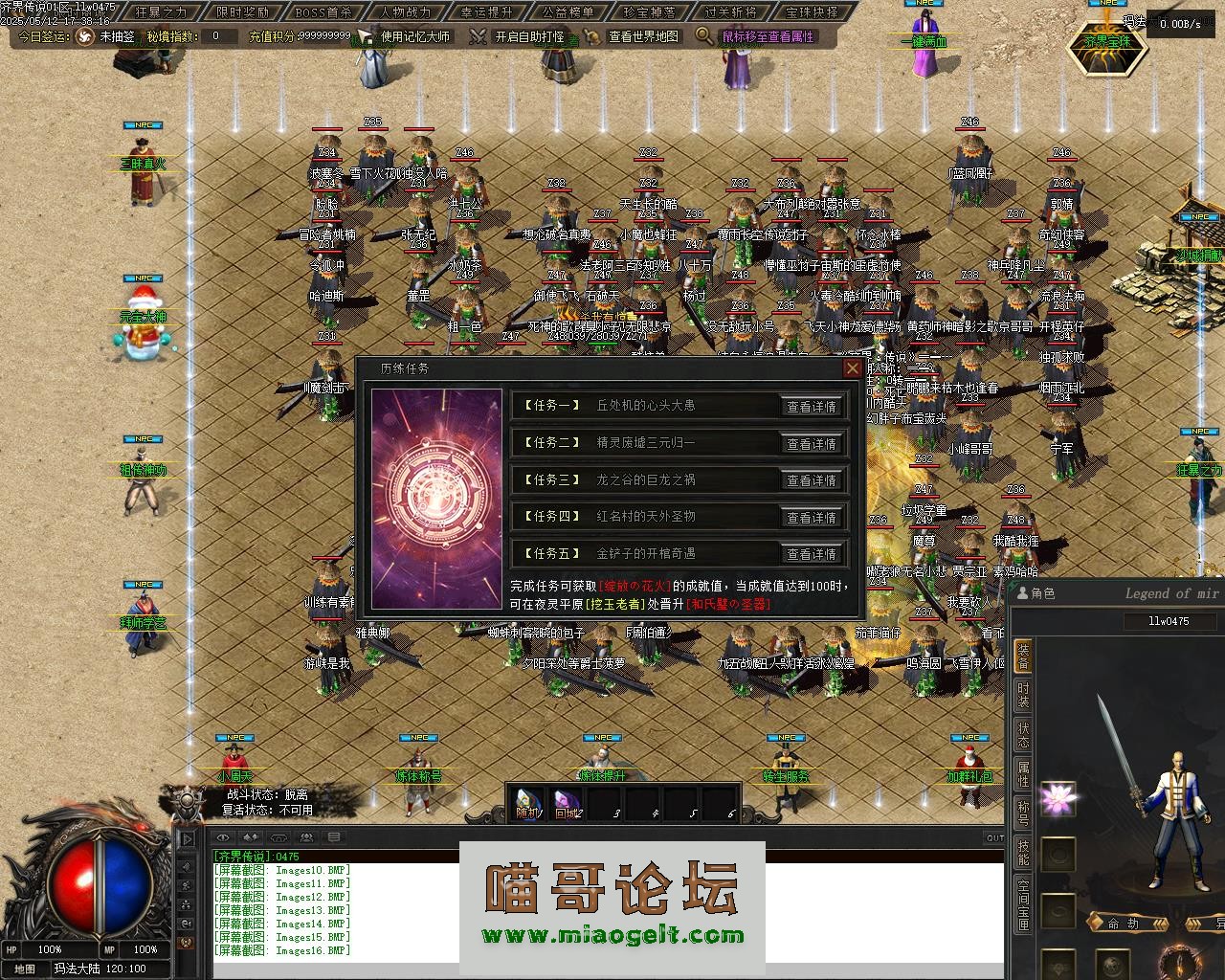Open the BOSS首杀 menu
This screenshot has height=980, width=1225.
point(323,12)
